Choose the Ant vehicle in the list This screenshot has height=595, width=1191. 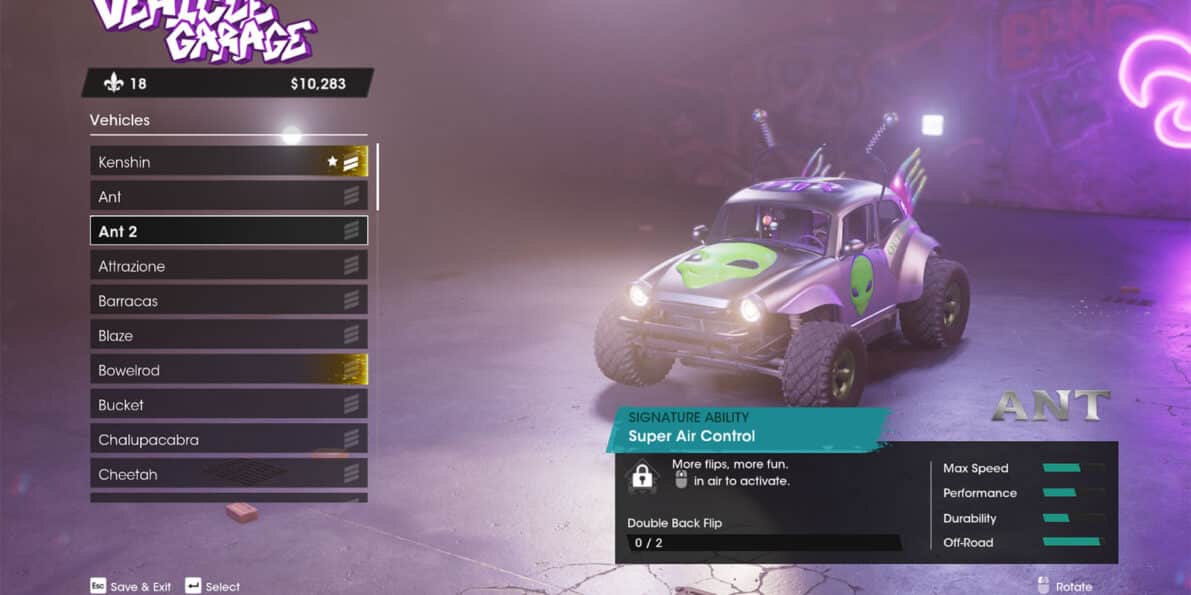(x=228, y=197)
